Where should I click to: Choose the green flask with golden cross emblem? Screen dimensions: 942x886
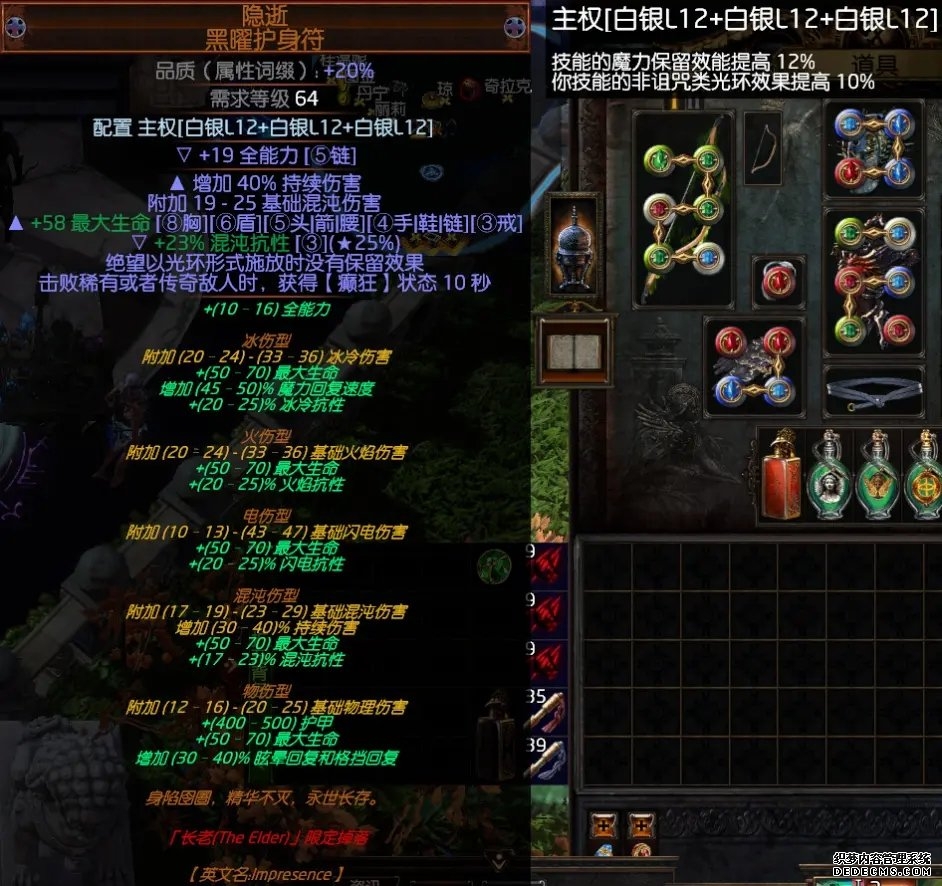pyautogui.click(x=922, y=476)
